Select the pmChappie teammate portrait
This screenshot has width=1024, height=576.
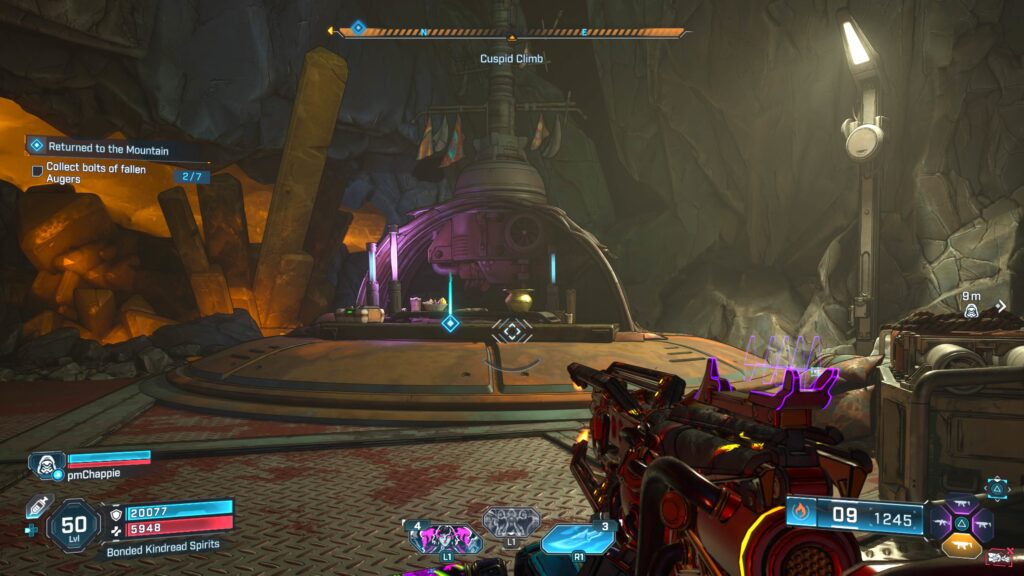click(46, 464)
